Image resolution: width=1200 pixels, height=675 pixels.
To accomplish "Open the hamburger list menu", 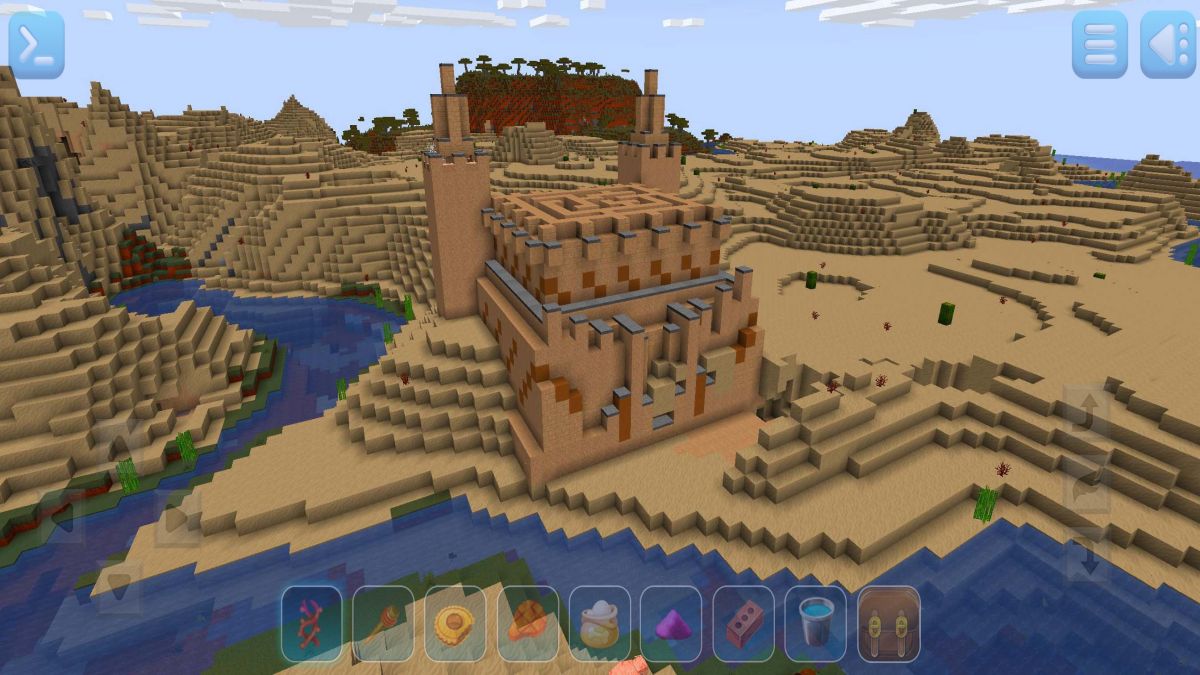I will [1099, 45].
